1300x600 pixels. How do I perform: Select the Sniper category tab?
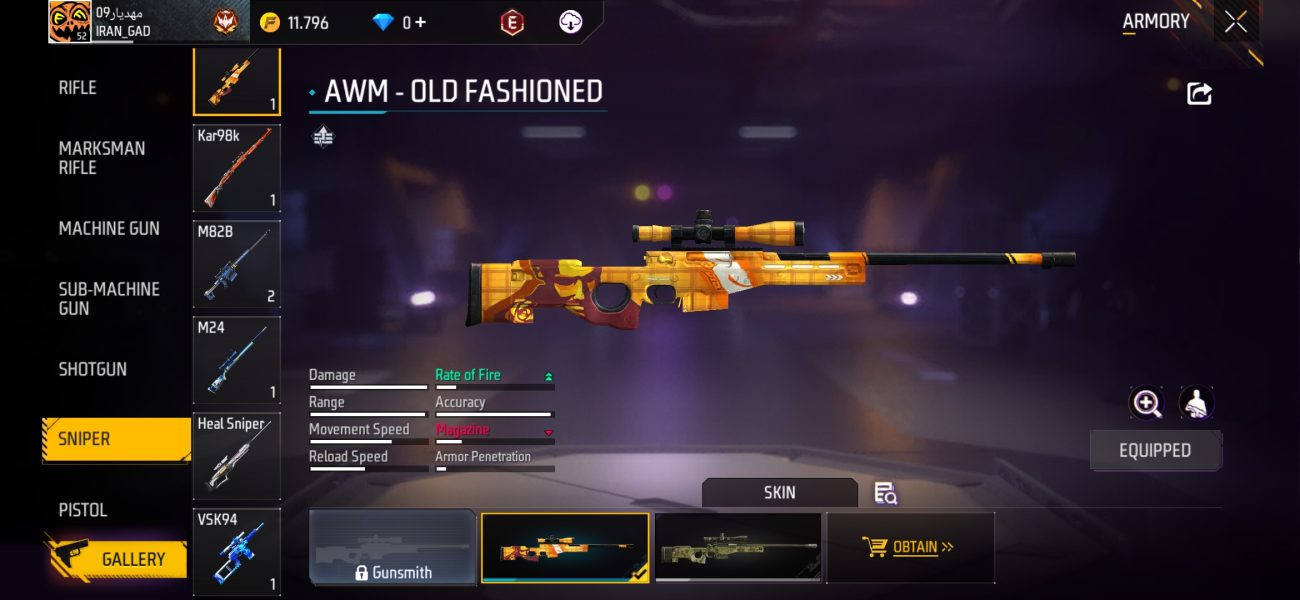tap(115, 440)
